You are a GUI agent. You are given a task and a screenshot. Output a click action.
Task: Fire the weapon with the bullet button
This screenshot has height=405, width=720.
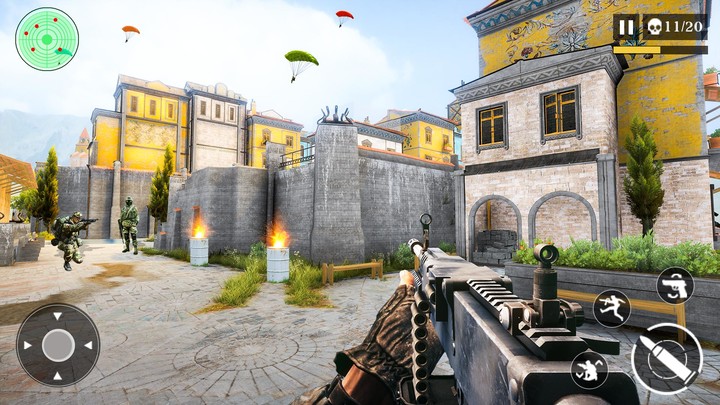pos(666,357)
